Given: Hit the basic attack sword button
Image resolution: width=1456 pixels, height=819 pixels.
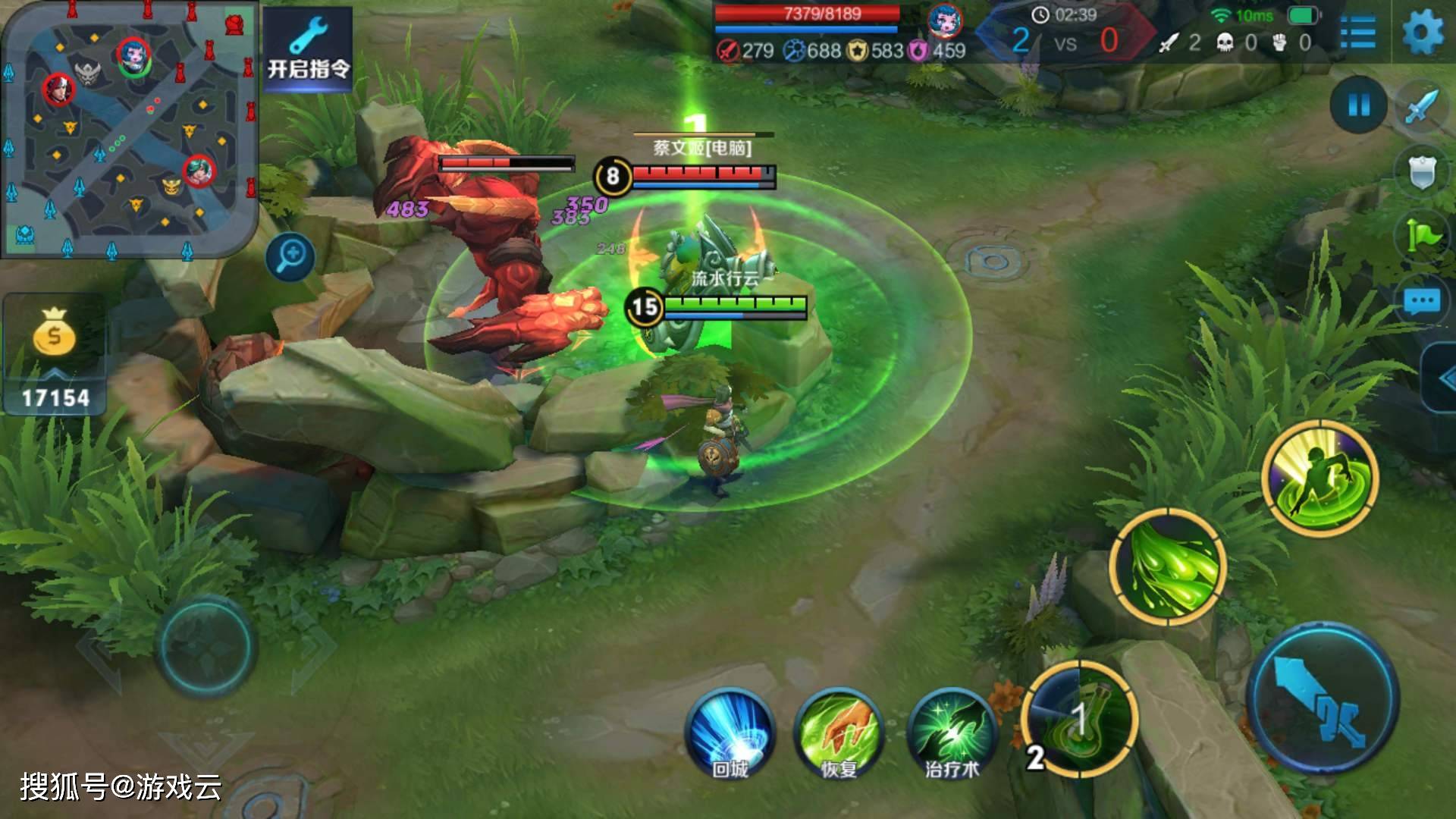Looking at the screenshot, I should [x=1323, y=696].
